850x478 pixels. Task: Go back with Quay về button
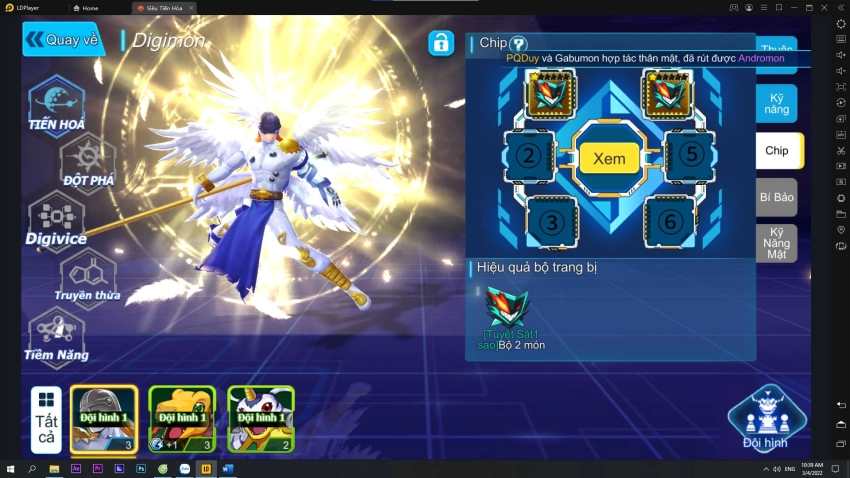pyautogui.click(x=63, y=40)
